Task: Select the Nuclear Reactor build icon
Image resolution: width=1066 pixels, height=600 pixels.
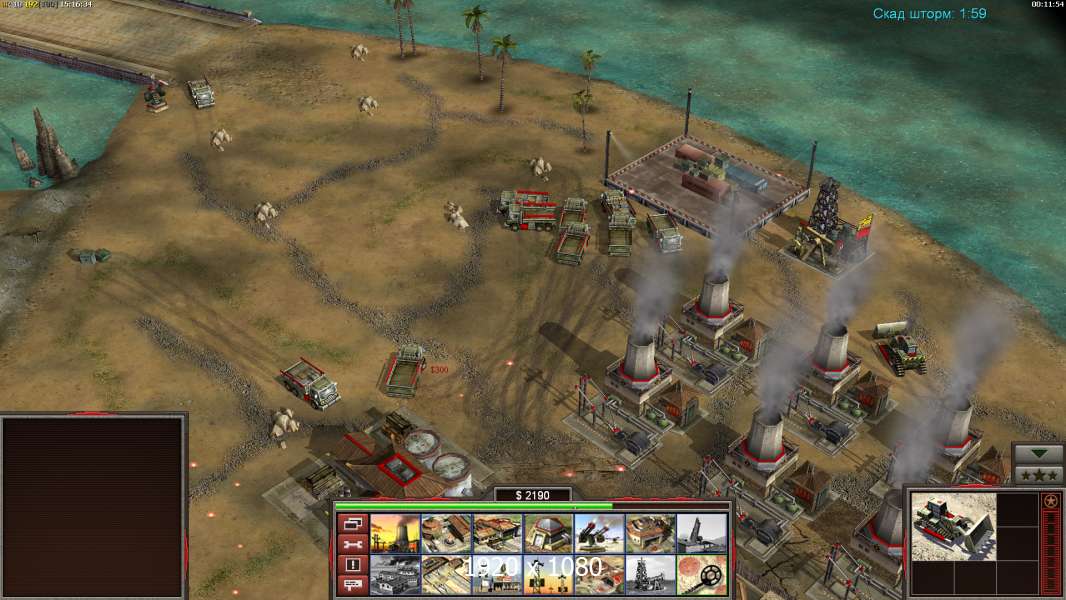Action: (x=395, y=533)
